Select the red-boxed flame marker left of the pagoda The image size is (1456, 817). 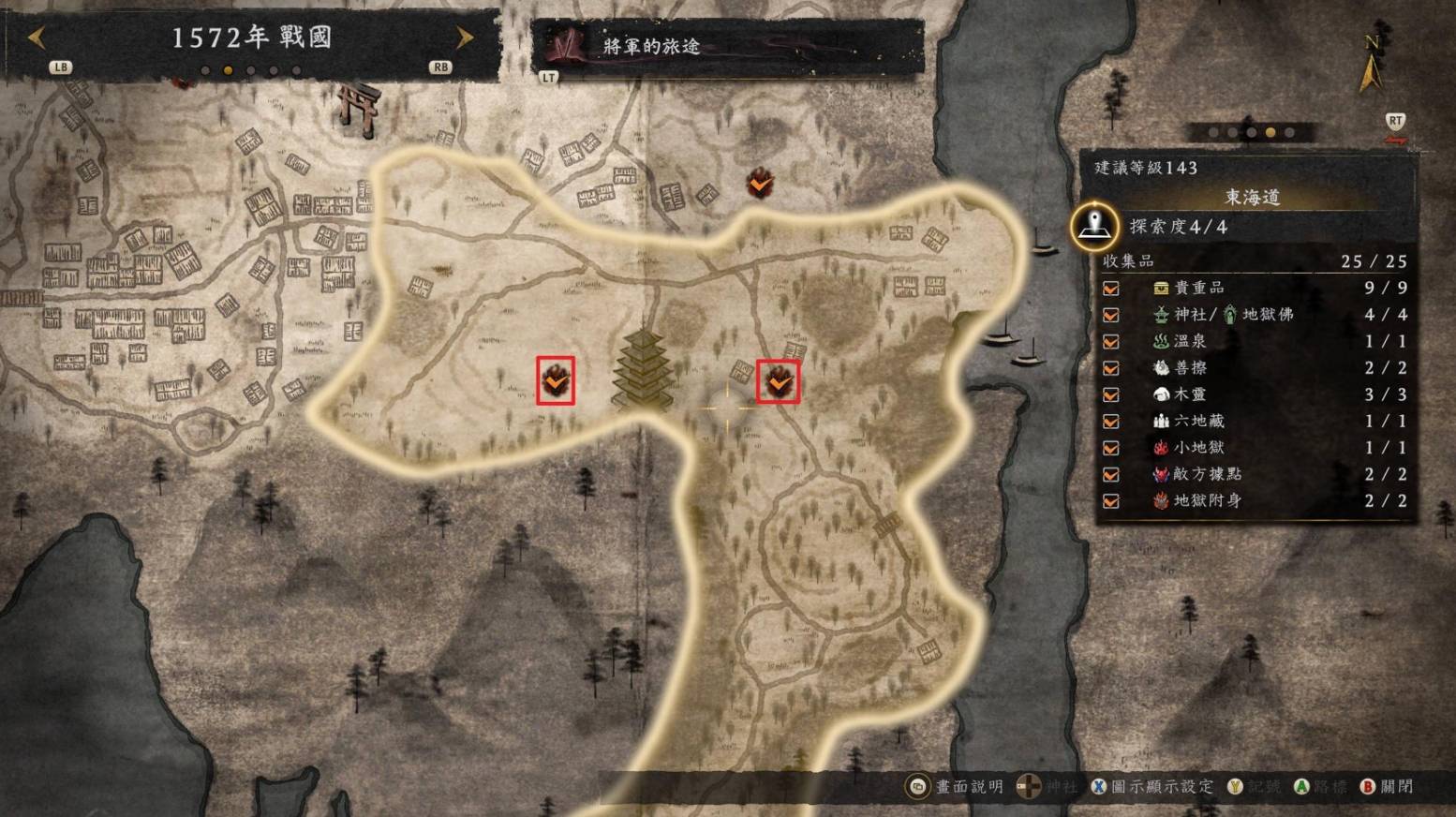pos(556,380)
